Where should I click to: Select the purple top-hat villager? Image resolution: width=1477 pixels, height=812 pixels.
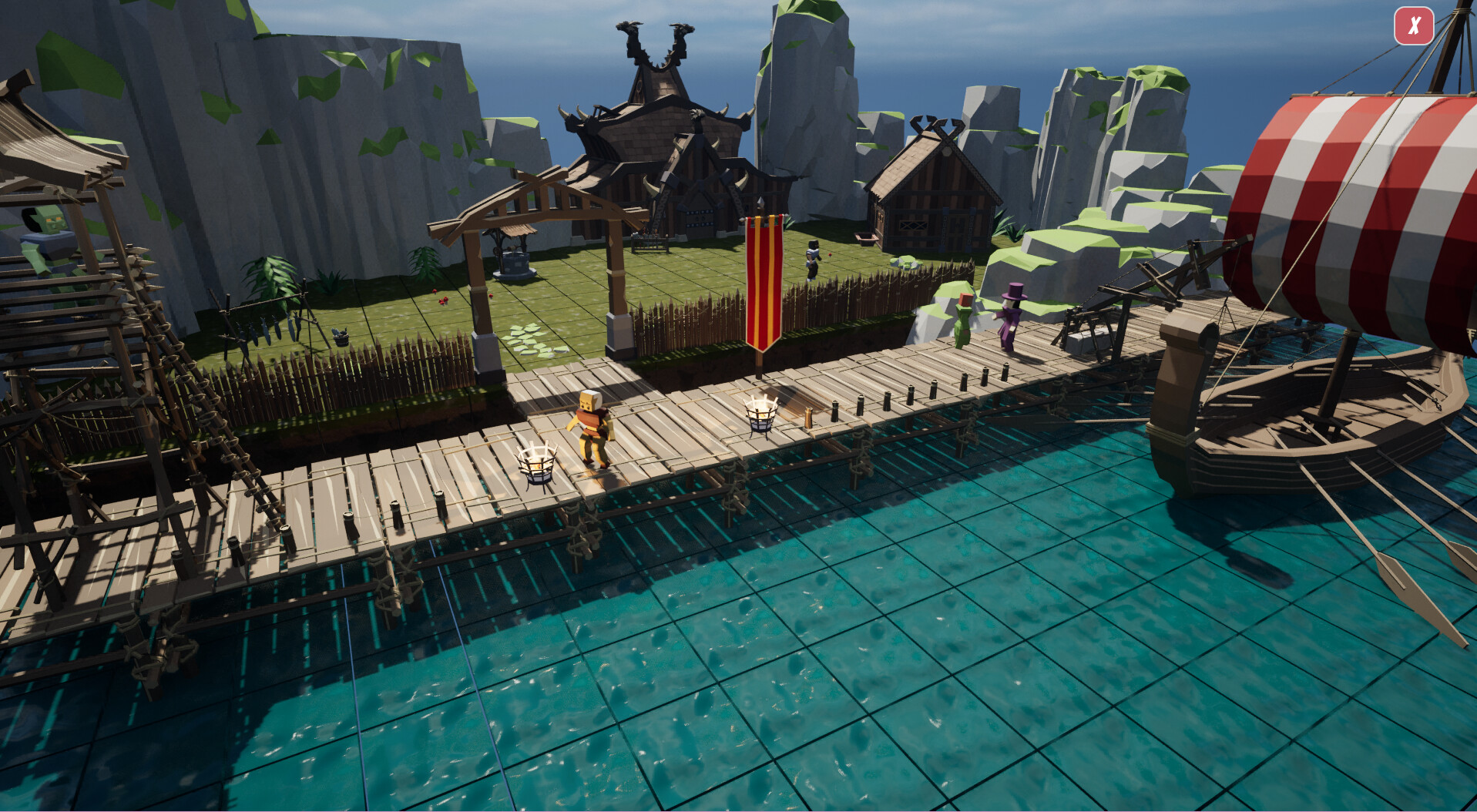pyautogui.click(x=1012, y=316)
